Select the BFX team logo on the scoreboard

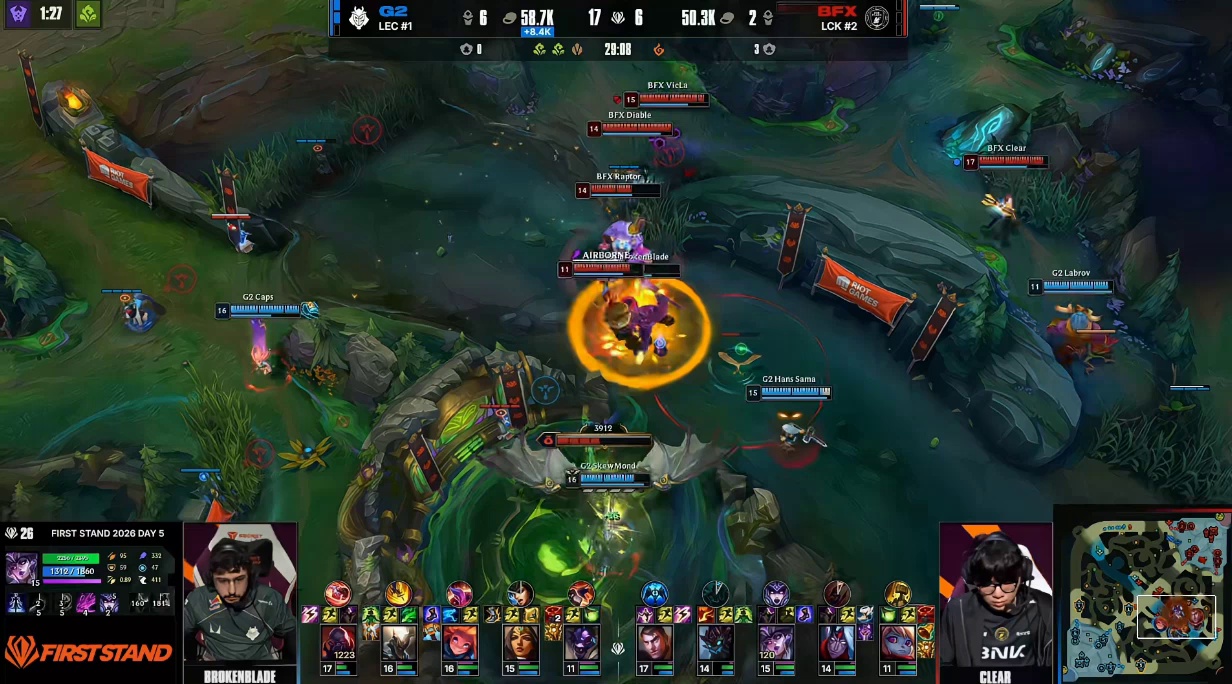pyautogui.click(x=877, y=18)
